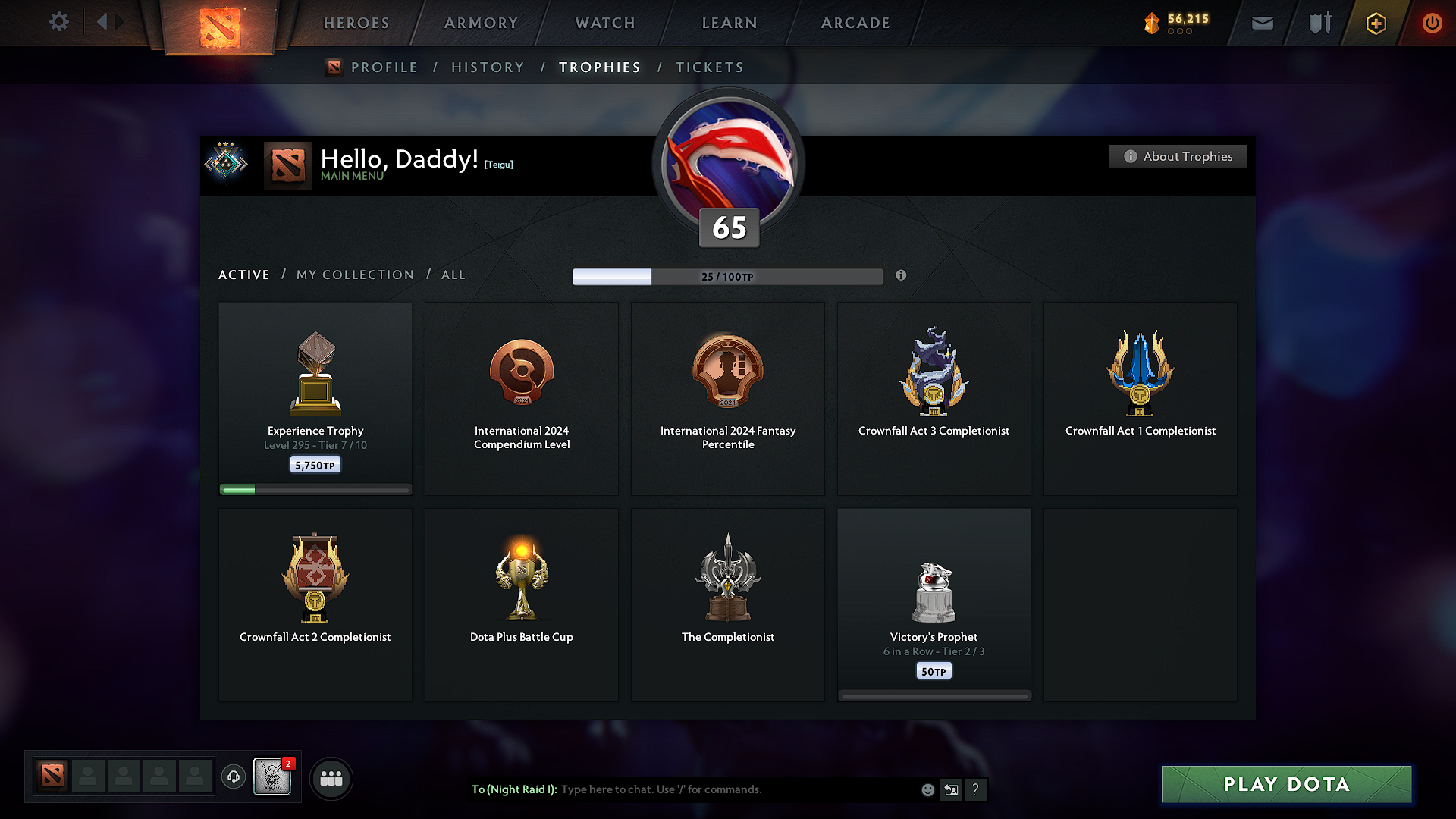The width and height of the screenshot is (1456, 819).
Task: Open About Trophies
Action: pos(1178,156)
